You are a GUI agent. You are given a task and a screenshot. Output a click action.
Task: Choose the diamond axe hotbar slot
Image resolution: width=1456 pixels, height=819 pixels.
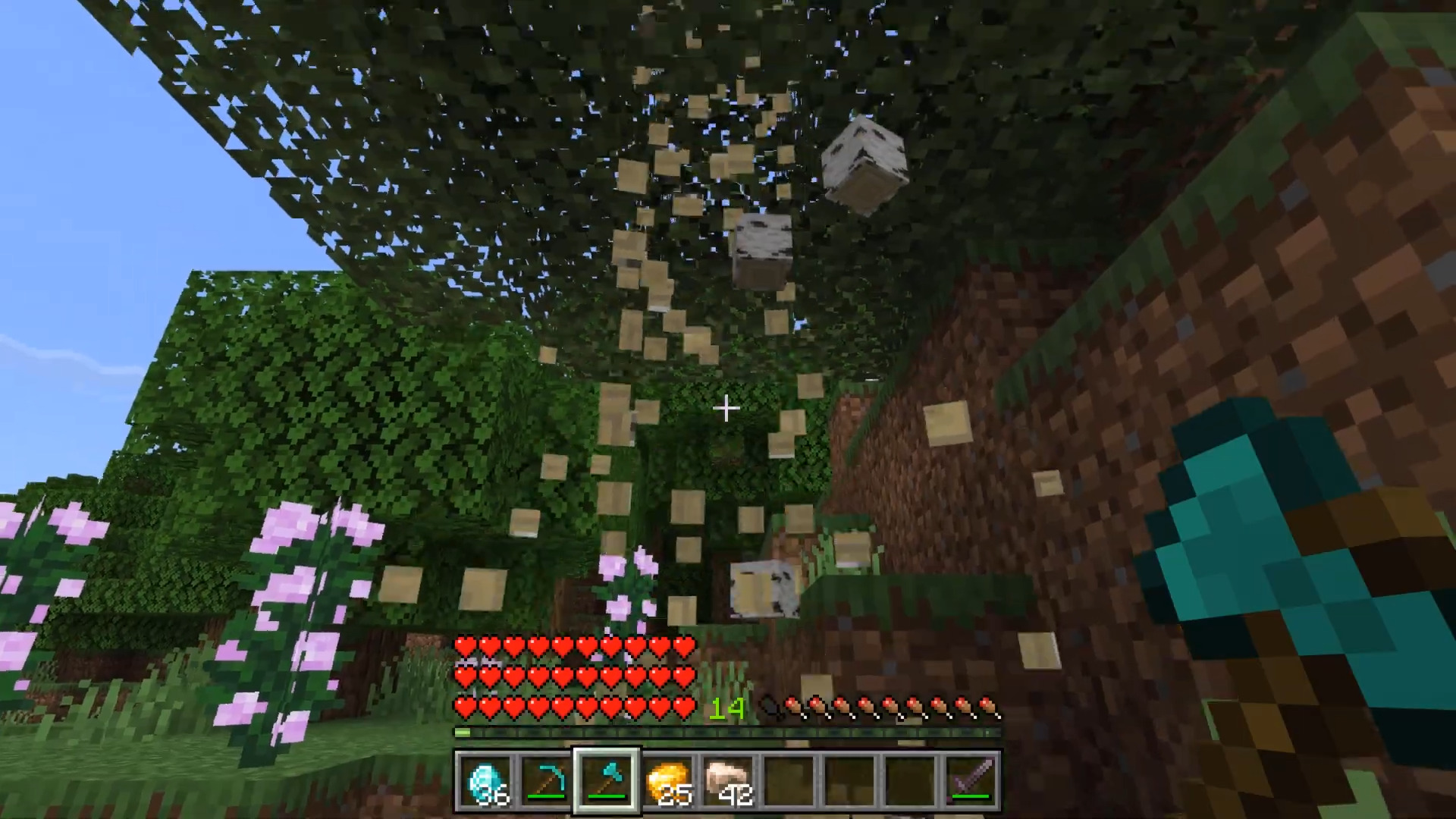click(x=607, y=781)
